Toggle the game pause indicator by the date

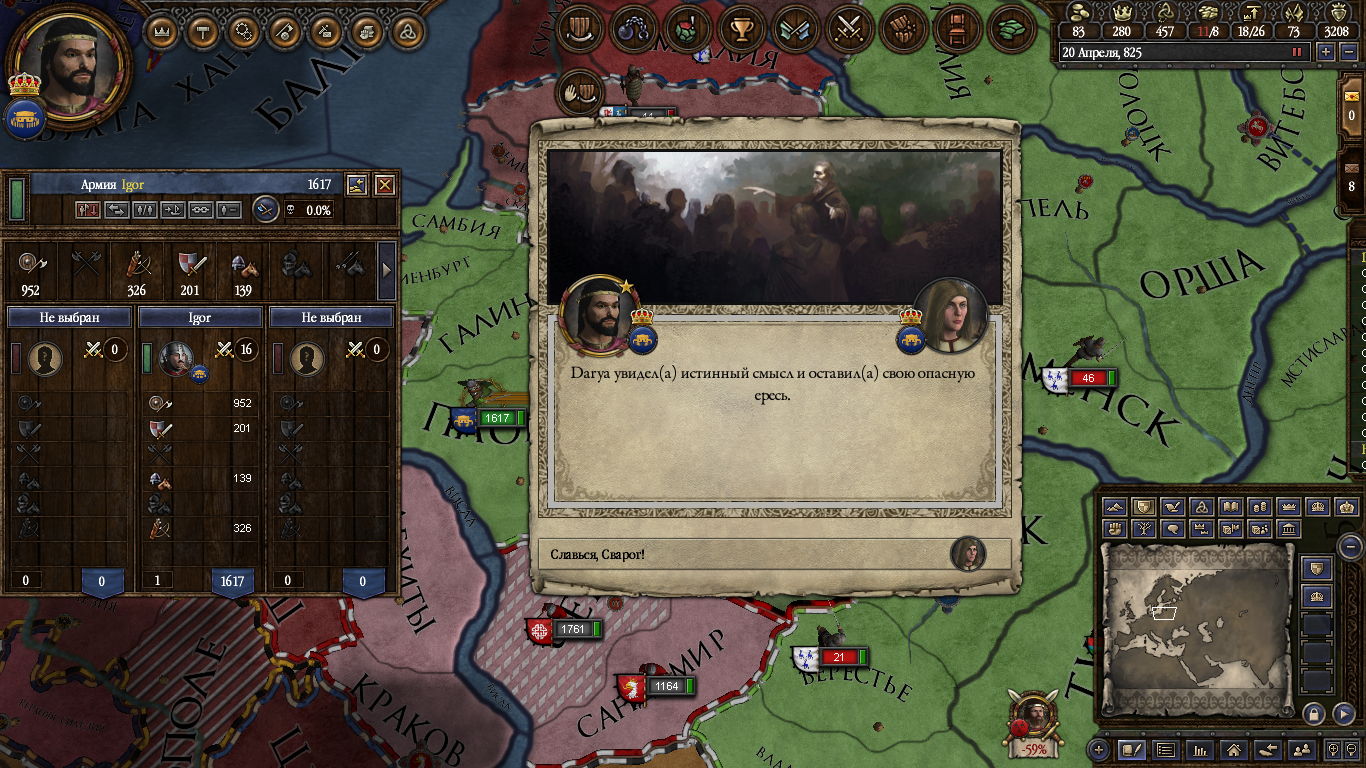tap(1298, 52)
